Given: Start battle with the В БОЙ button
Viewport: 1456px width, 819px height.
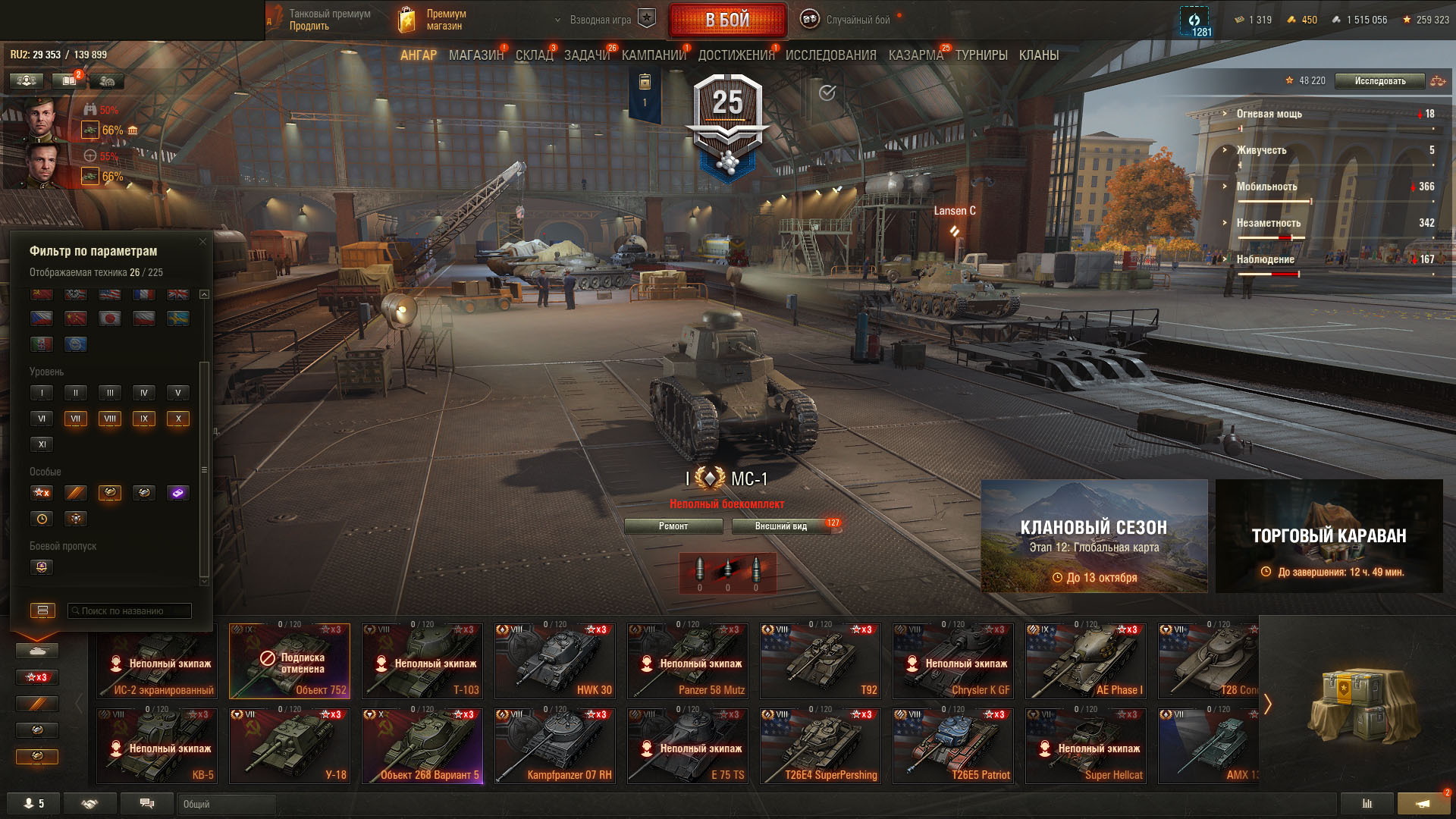Looking at the screenshot, I should point(727,20).
